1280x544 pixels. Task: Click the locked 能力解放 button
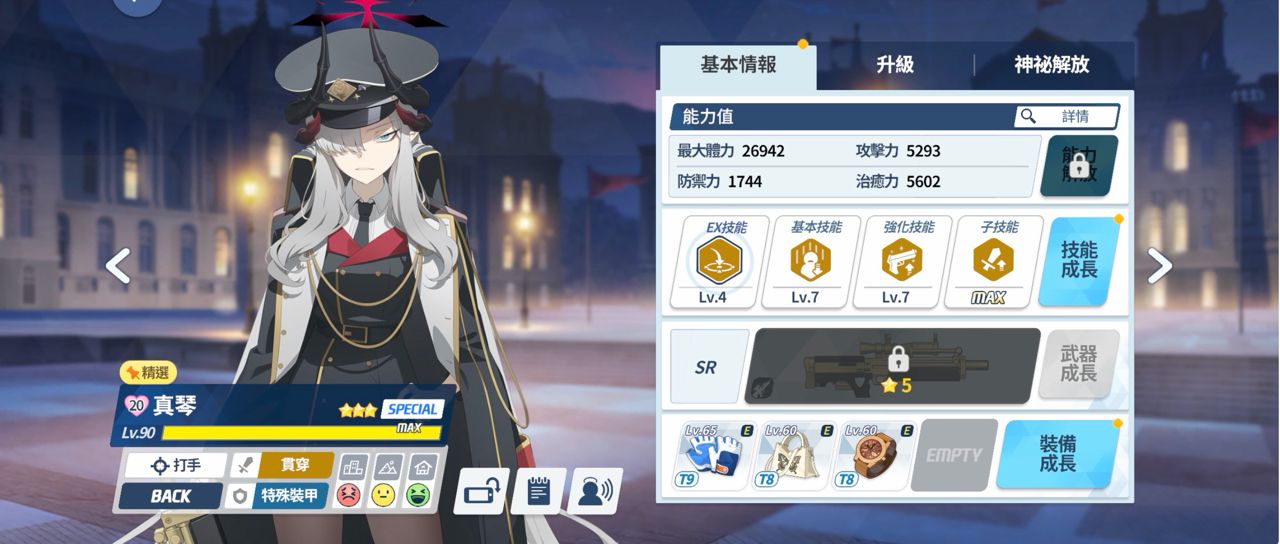pyautogui.click(x=1078, y=166)
